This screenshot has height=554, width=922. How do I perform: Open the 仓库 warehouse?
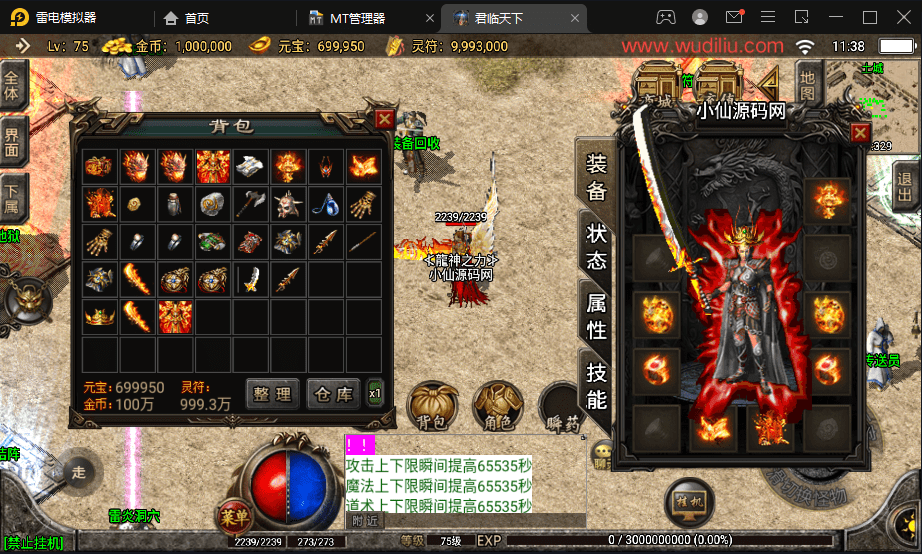pos(332,393)
